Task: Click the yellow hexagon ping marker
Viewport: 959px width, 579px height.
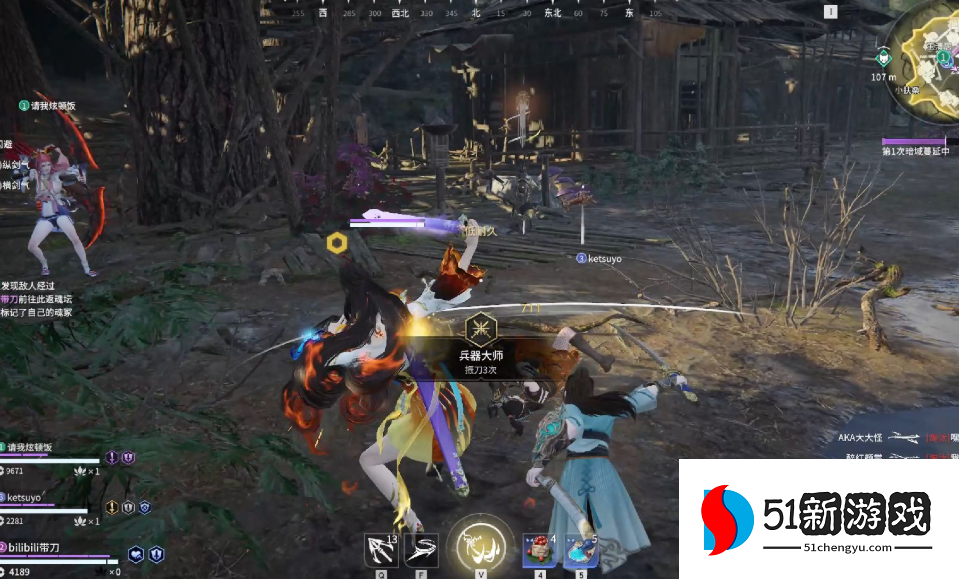Action: coord(336,242)
